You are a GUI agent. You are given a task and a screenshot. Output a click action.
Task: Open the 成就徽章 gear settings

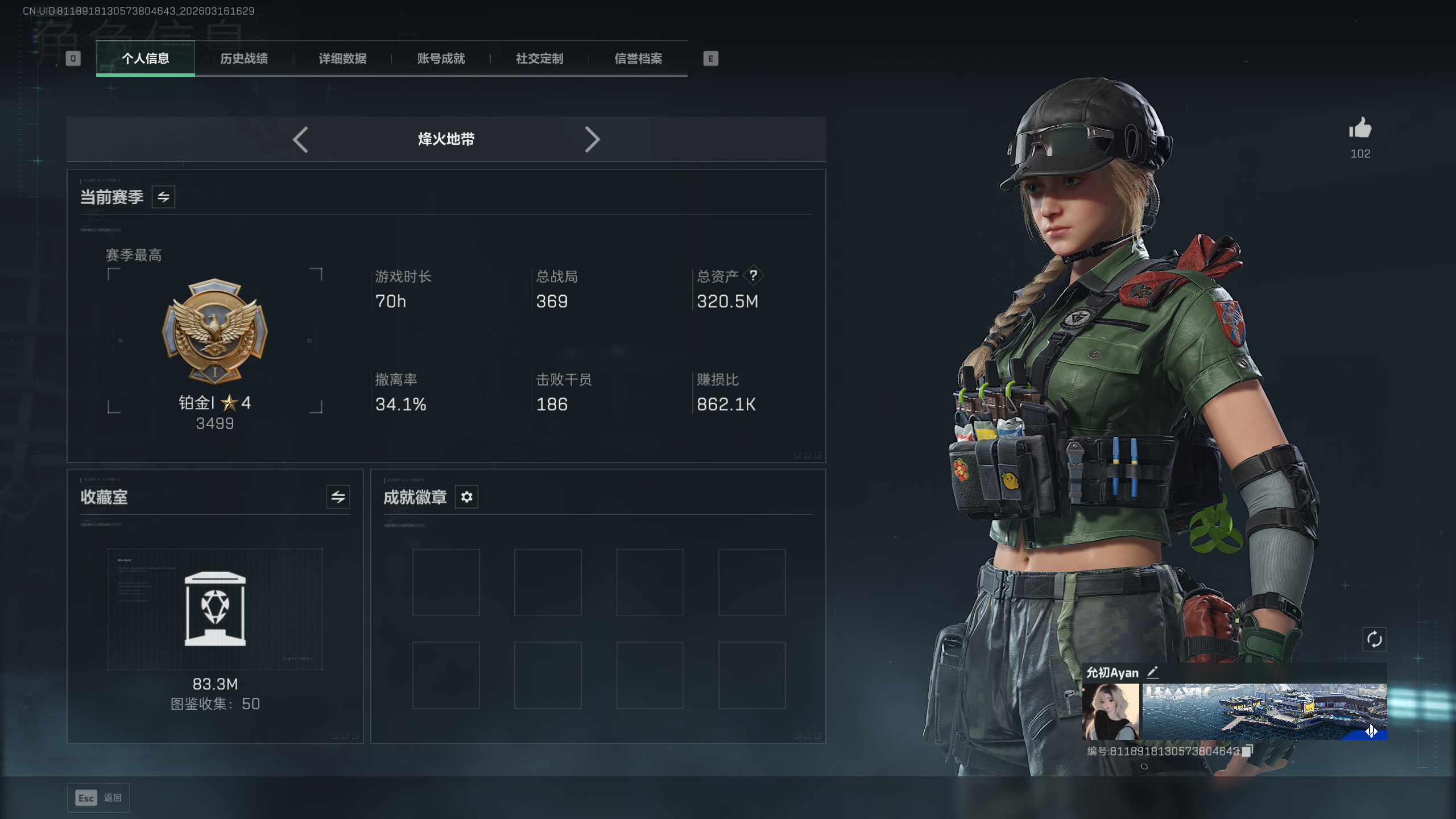point(466,497)
